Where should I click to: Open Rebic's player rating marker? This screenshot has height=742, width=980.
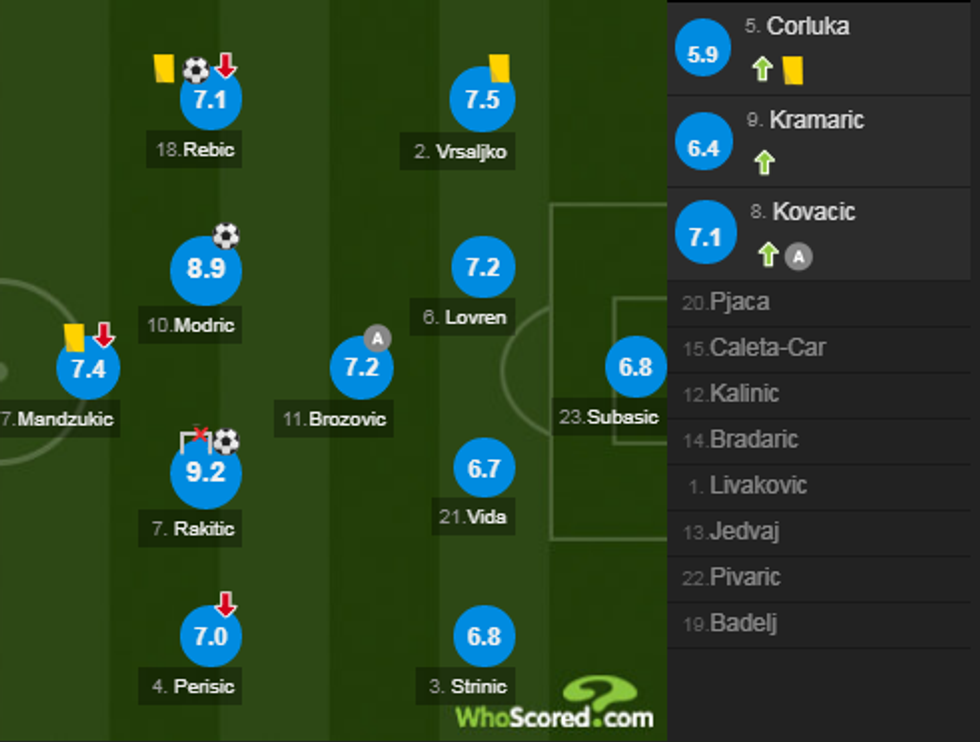(210, 99)
